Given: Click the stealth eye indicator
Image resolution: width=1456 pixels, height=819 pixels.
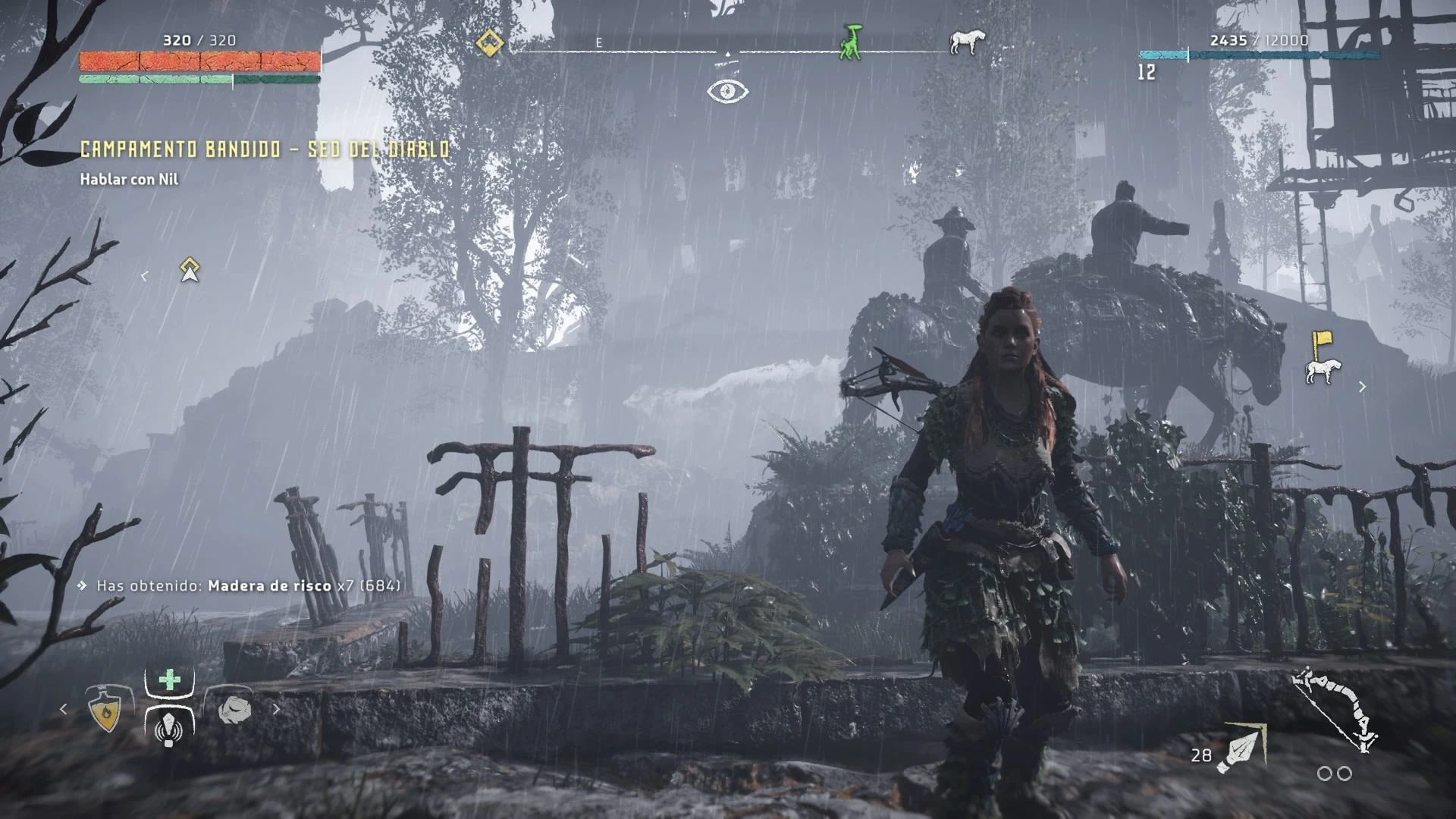Looking at the screenshot, I should [727, 92].
